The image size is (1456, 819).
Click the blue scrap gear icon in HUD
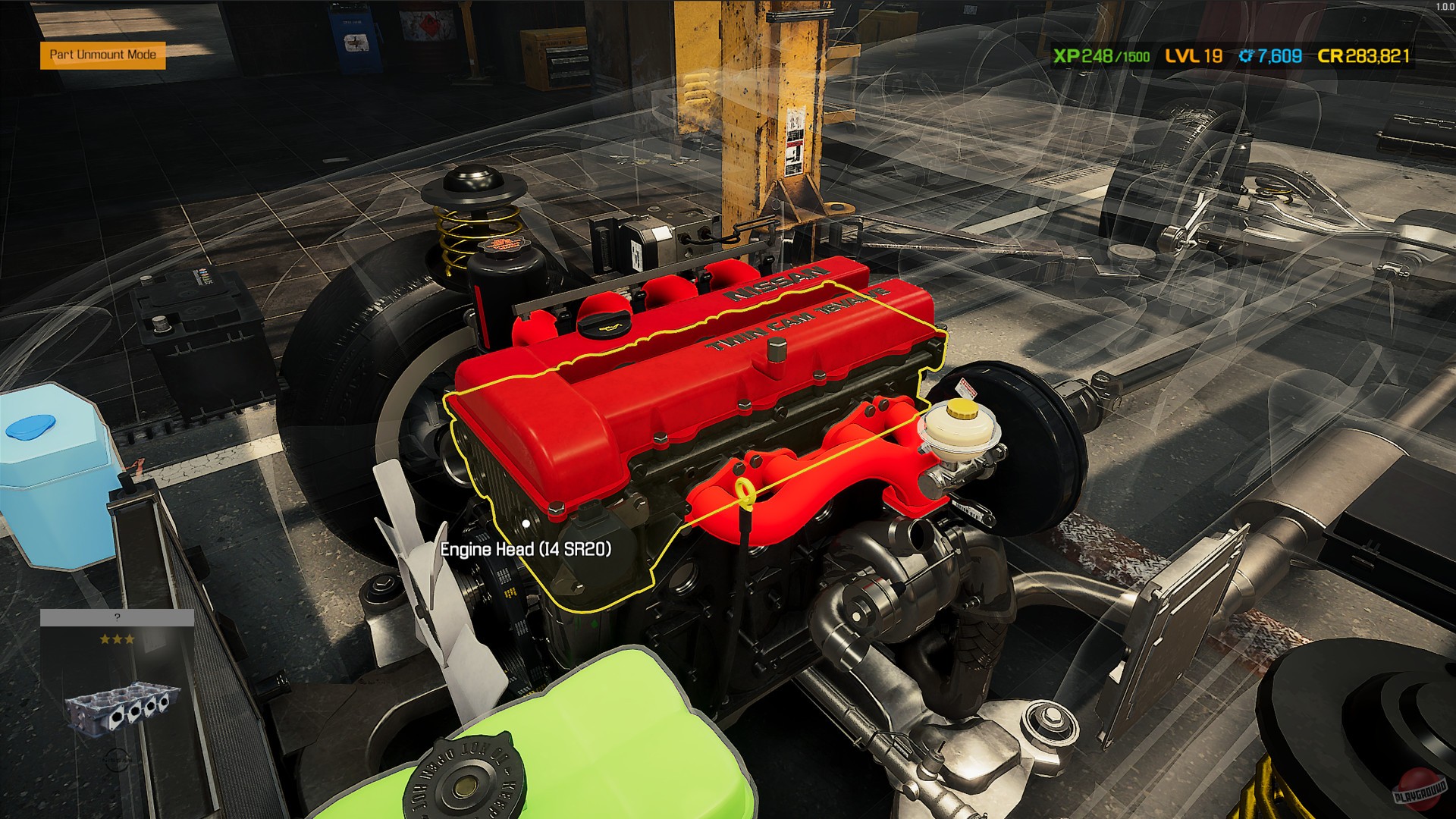tap(1246, 56)
